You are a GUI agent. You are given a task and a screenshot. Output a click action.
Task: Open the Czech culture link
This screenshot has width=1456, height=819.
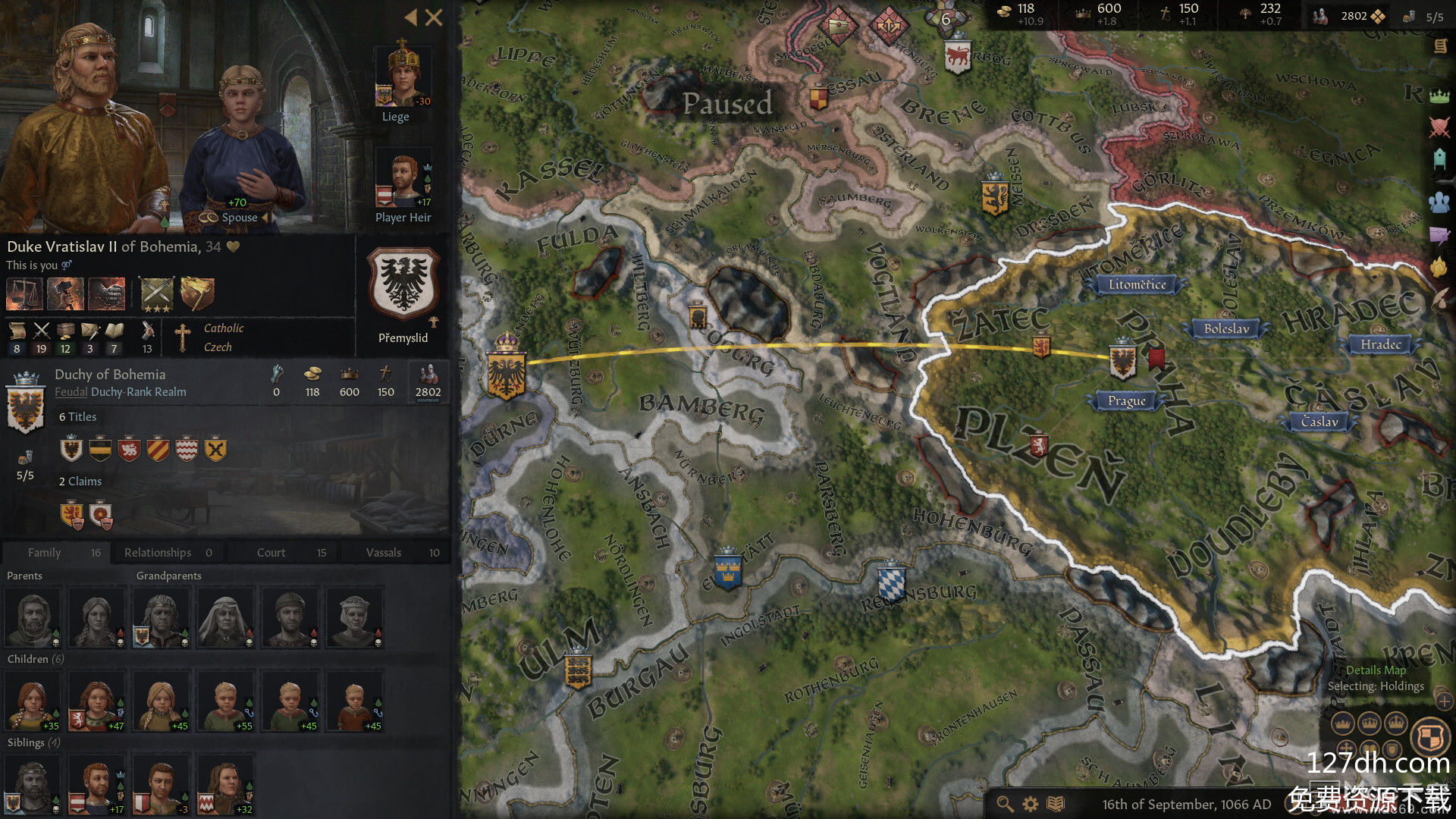218,347
